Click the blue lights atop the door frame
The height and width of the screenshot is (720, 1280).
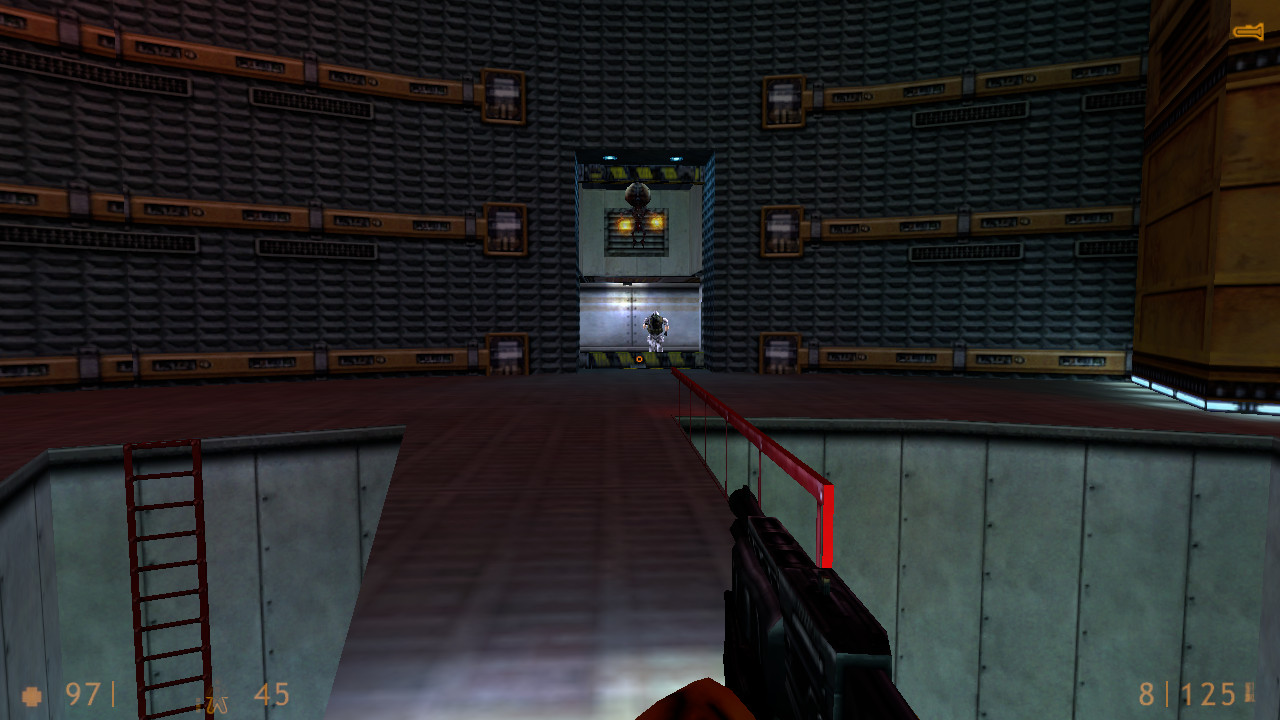(x=612, y=158)
